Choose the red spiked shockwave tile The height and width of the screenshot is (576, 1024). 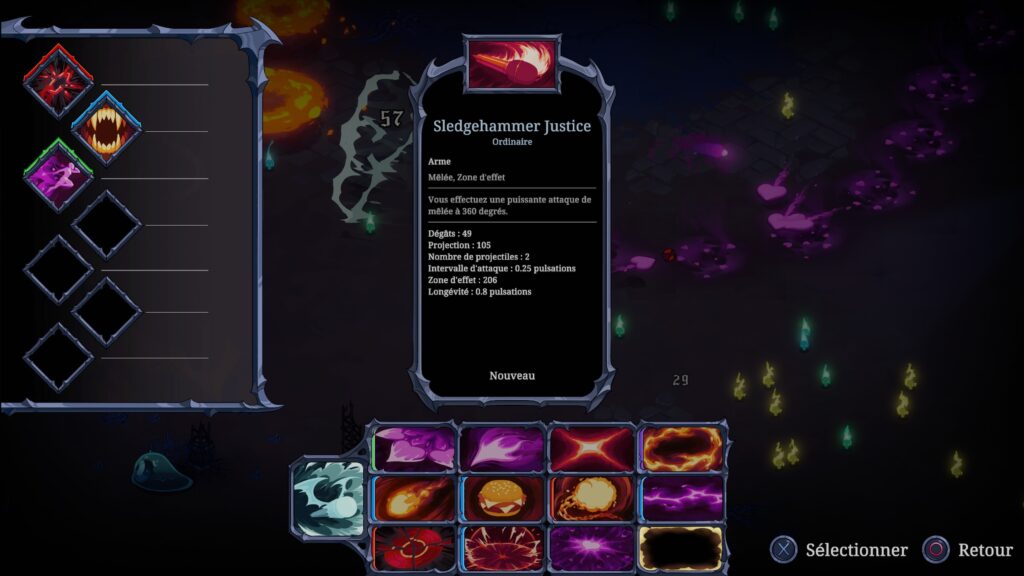tap(502, 548)
